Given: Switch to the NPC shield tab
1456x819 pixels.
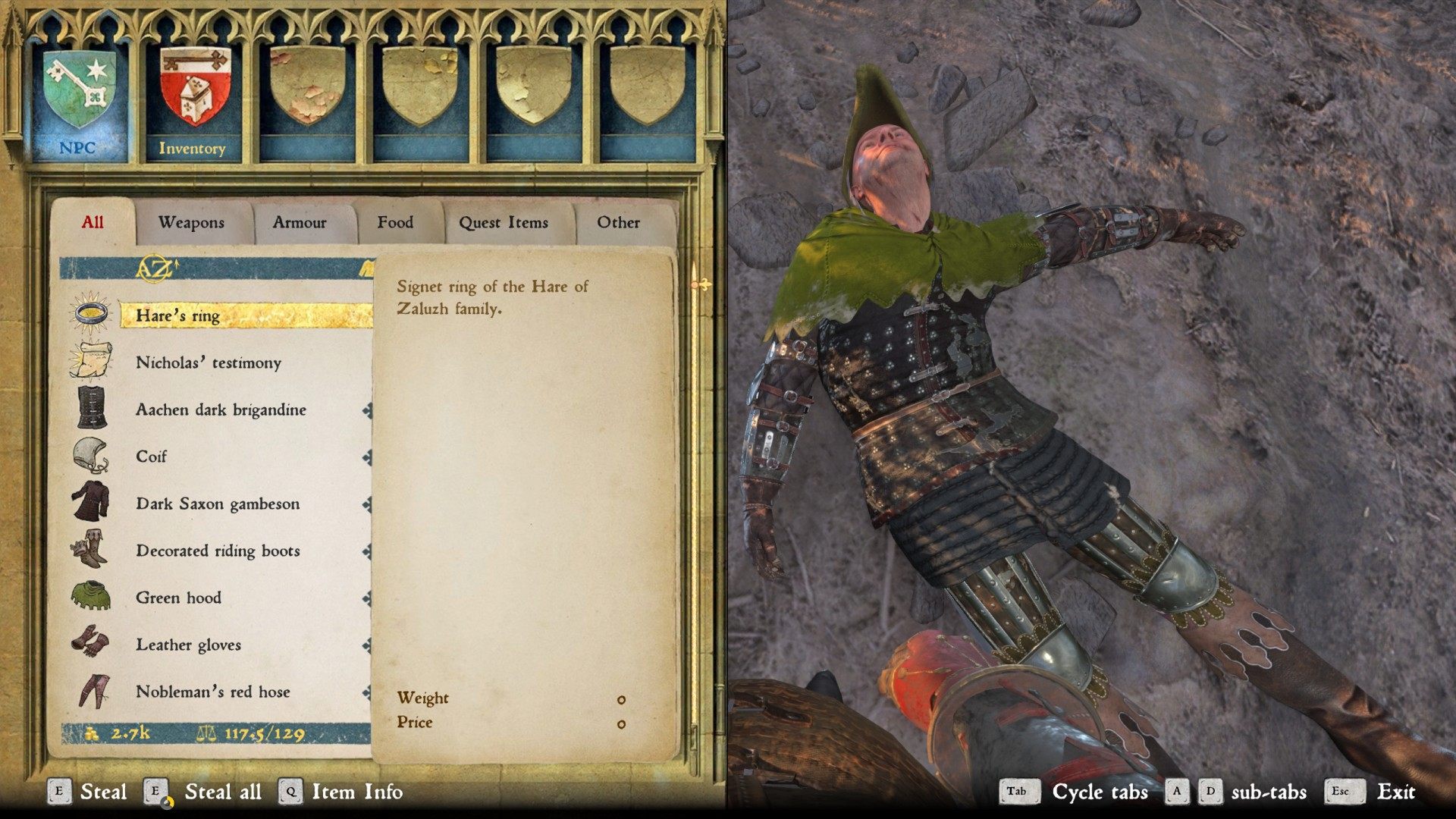Looking at the screenshot, I should [x=79, y=99].
